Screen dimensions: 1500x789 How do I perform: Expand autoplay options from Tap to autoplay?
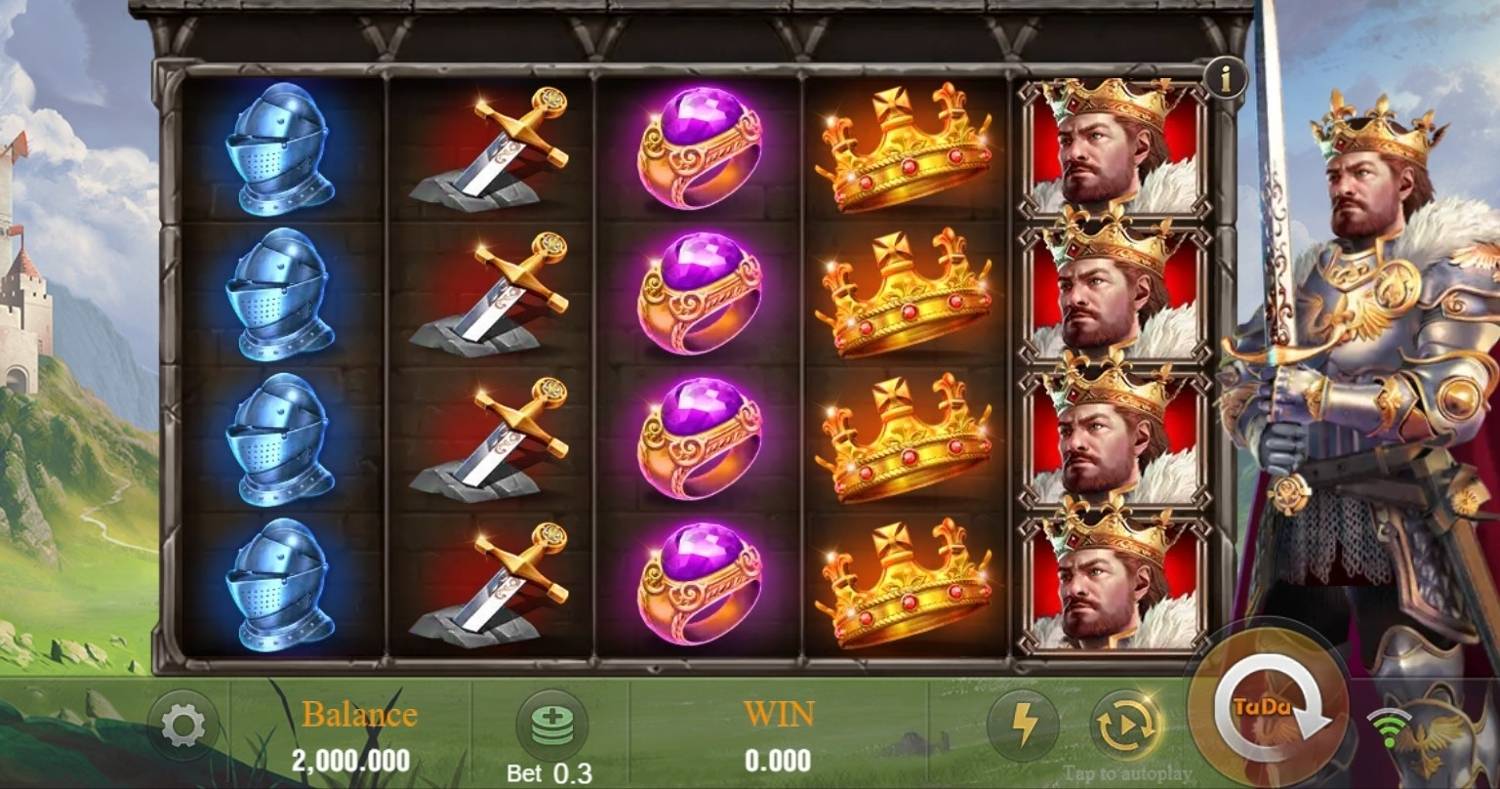point(1129,771)
